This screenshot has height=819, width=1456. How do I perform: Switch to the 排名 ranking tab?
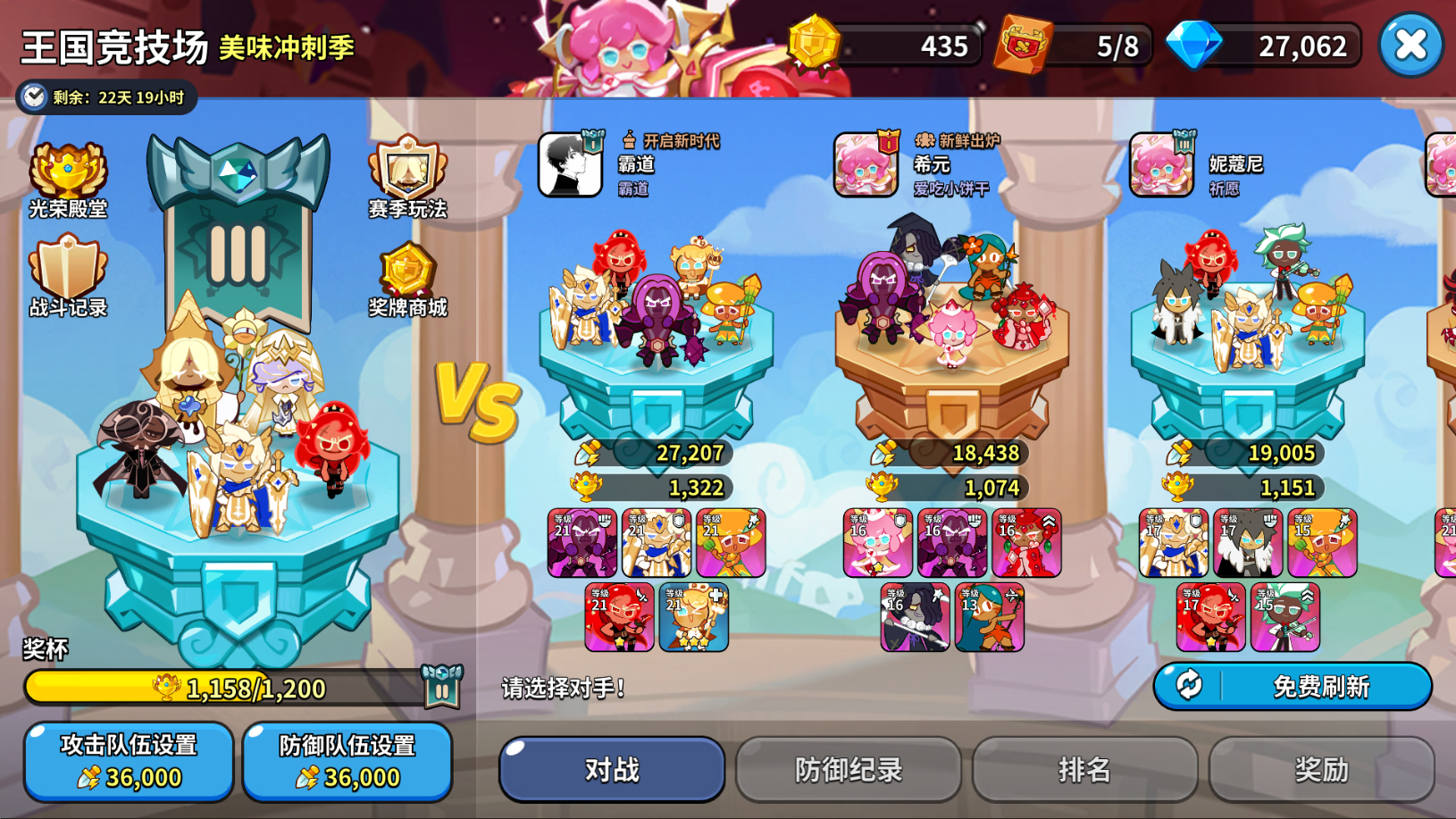[x=1084, y=769]
